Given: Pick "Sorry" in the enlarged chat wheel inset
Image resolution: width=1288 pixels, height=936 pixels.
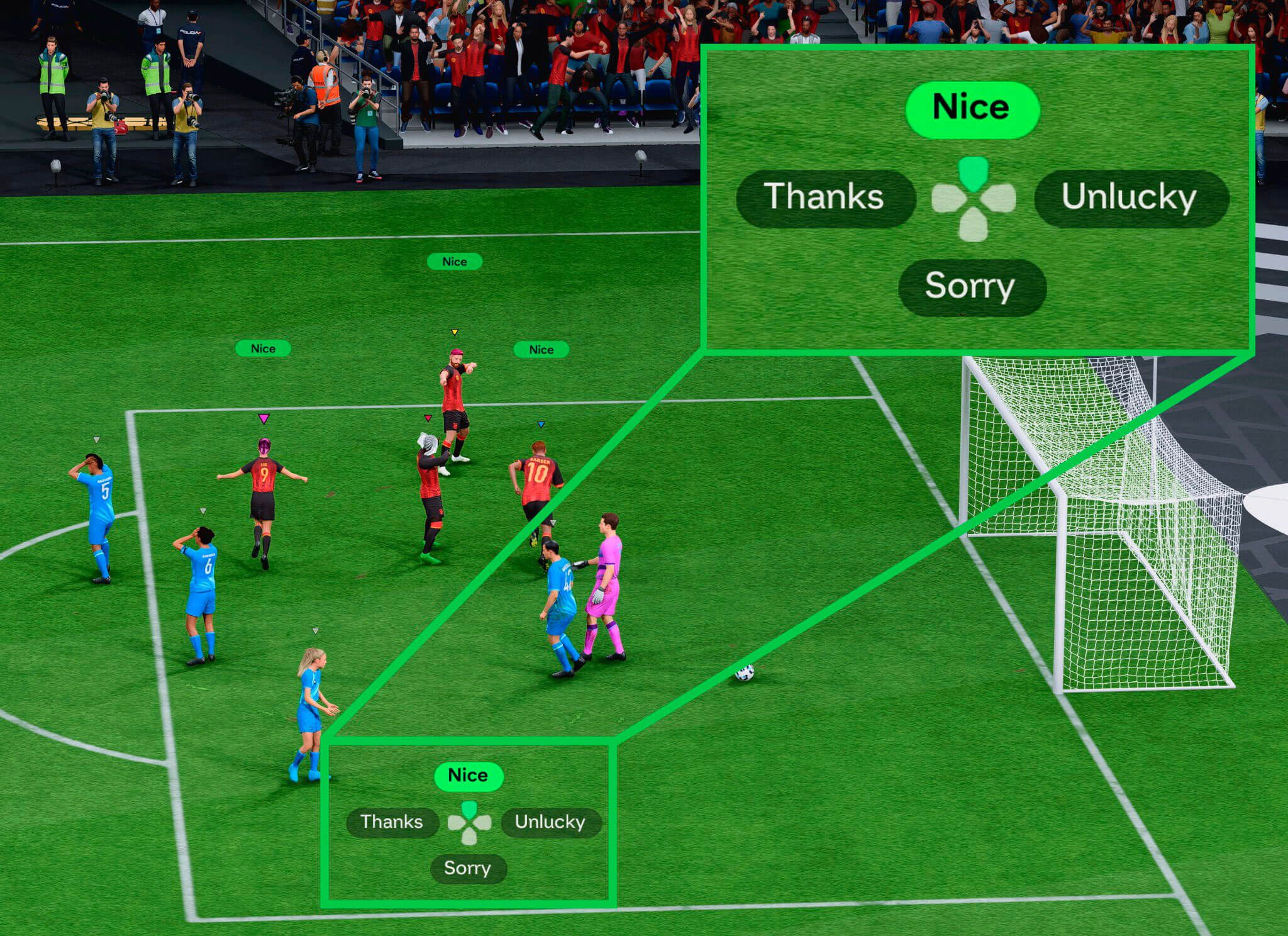Looking at the screenshot, I should 970,287.
